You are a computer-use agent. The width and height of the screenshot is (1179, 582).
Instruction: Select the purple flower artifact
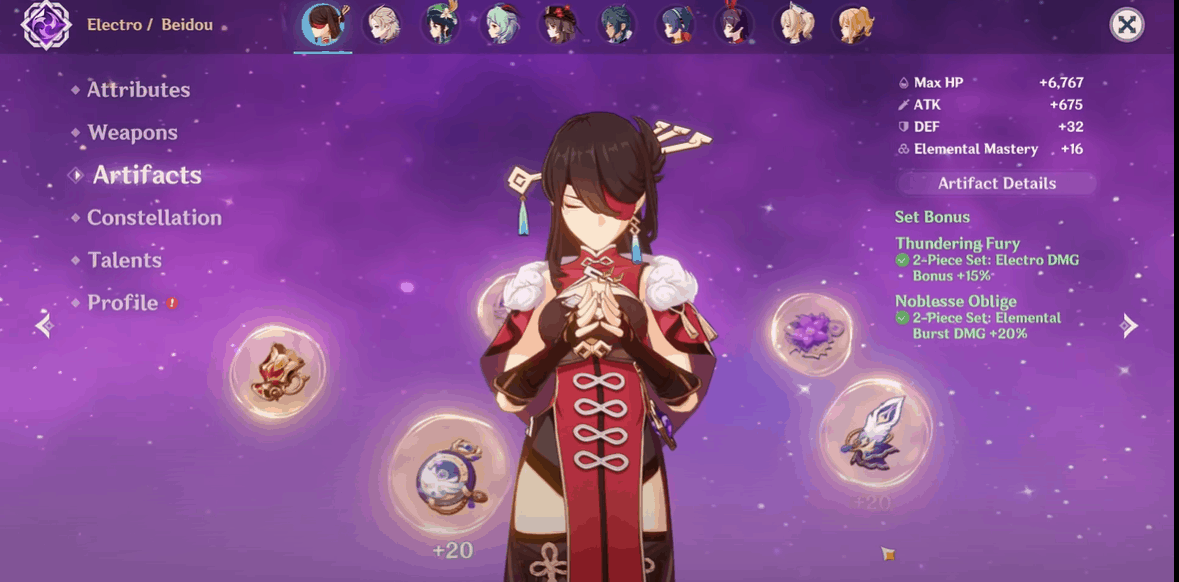pyautogui.click(x=812, y=333)
